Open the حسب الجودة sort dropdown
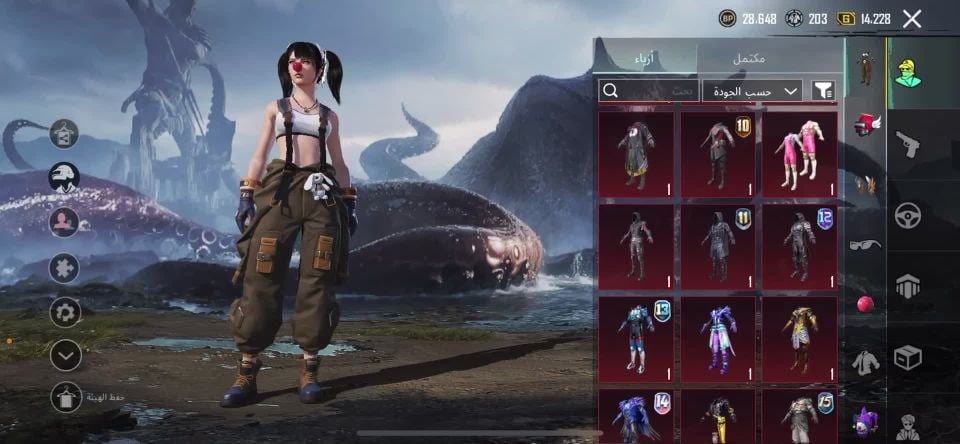Viewport: 960px width, 444px height. (x=752, y=91)
